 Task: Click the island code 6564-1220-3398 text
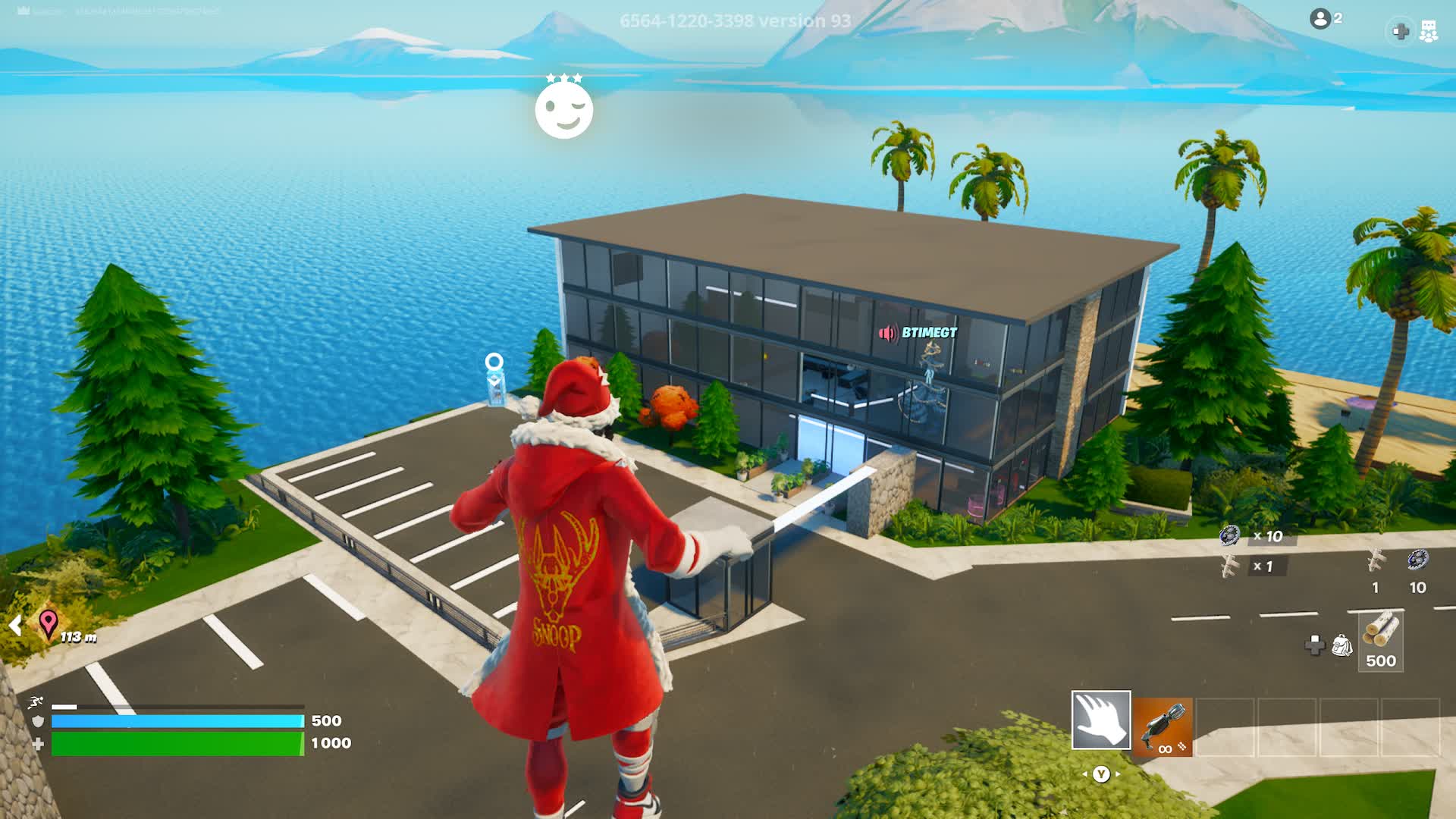(686, 22)
